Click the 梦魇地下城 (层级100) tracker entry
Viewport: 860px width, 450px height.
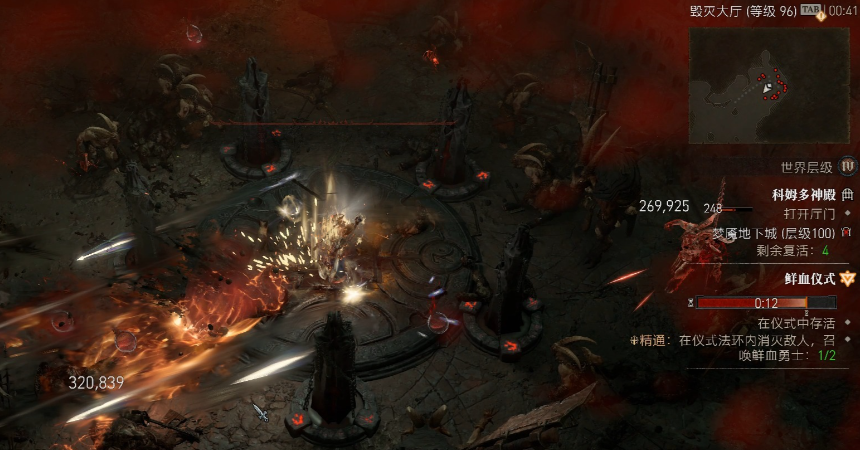click(774, 232)
